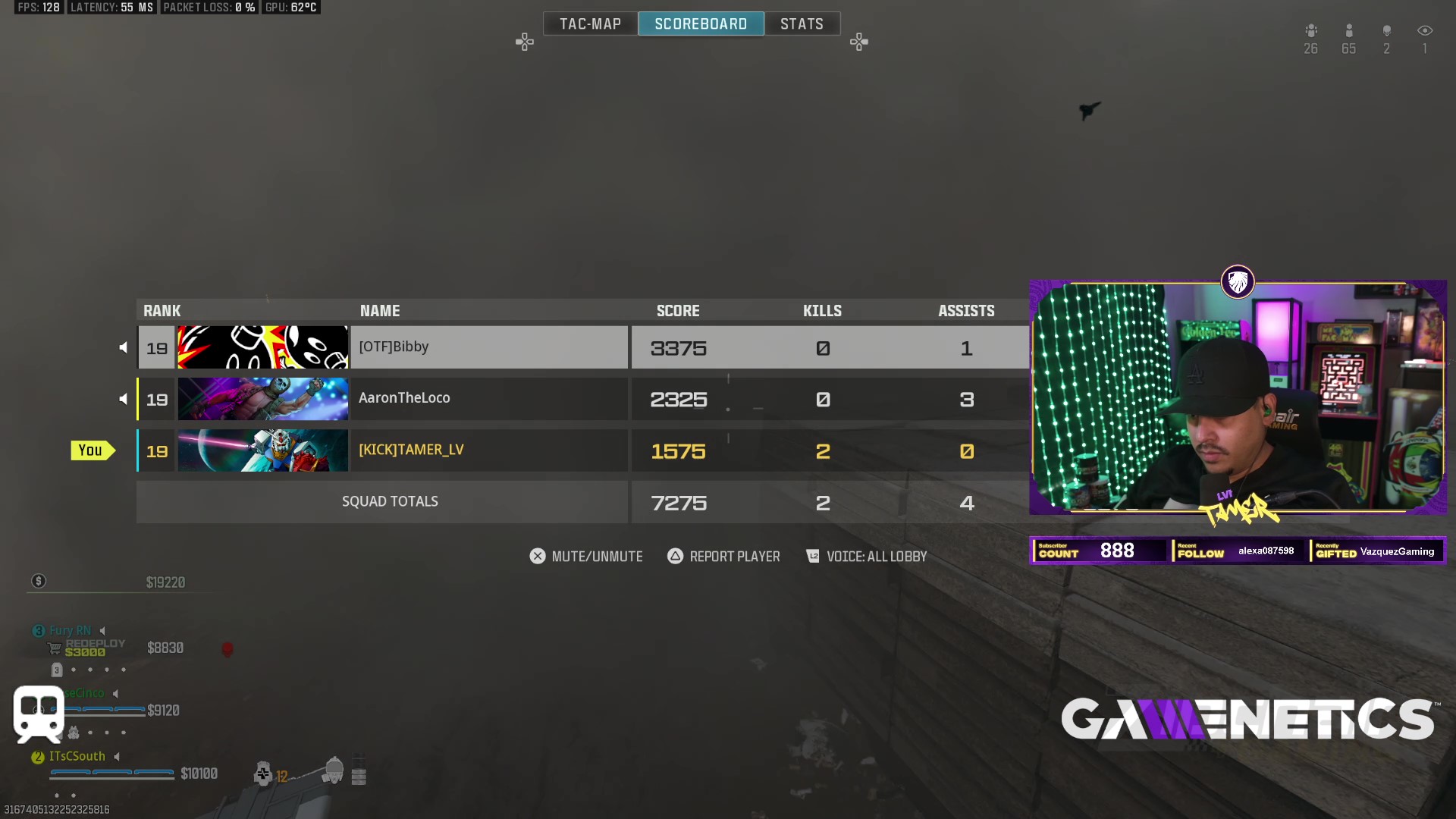1456x819 pixels.
Task: Switch to the TAC-MAP tab
Action: pos(590,24)
